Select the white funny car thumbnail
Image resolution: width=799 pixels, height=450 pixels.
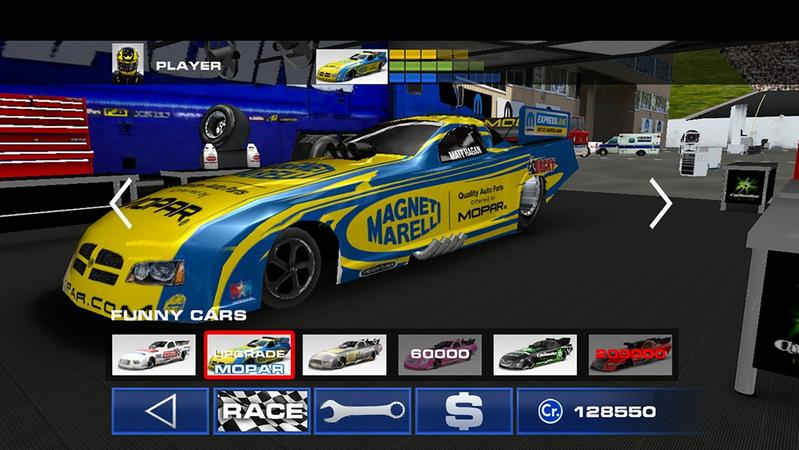point(153,354)
